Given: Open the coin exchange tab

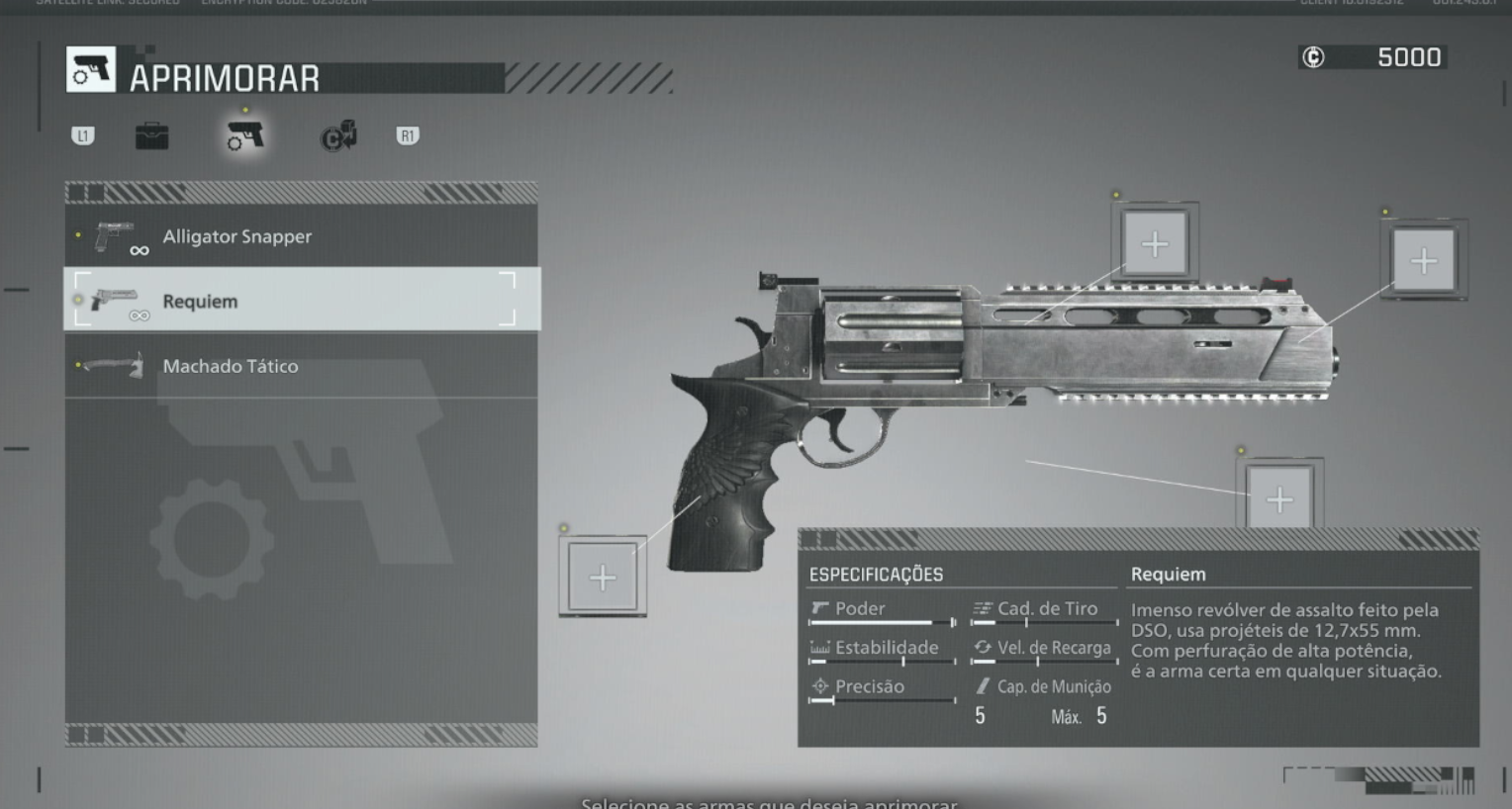Looking at the screenshot, I should click(x=337, y=136).
